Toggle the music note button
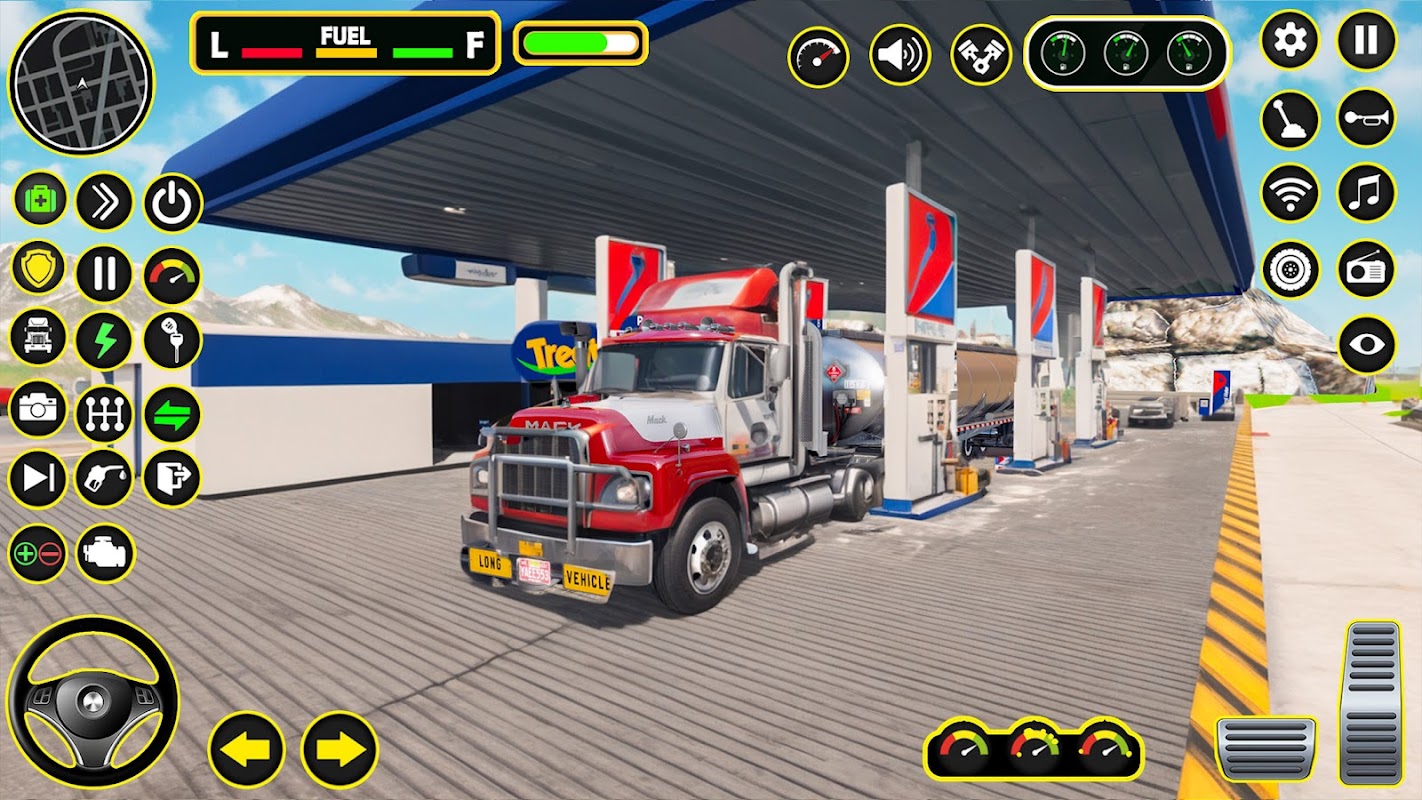 click(x=1366, y=192)
